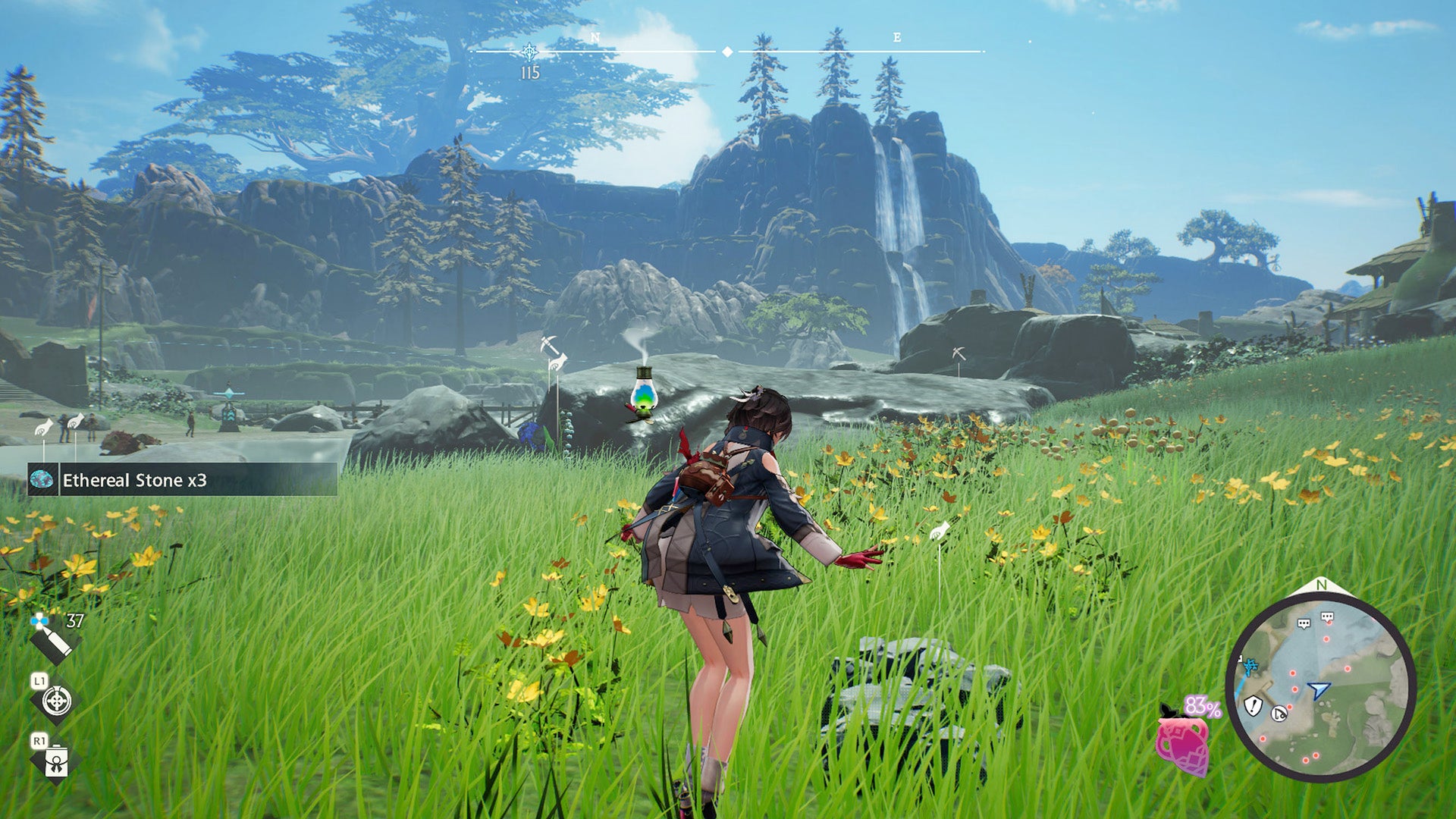Toggle the blue diamond marker on the compass bar
The height and width of the screenshot is (819, 1456).
726,52
